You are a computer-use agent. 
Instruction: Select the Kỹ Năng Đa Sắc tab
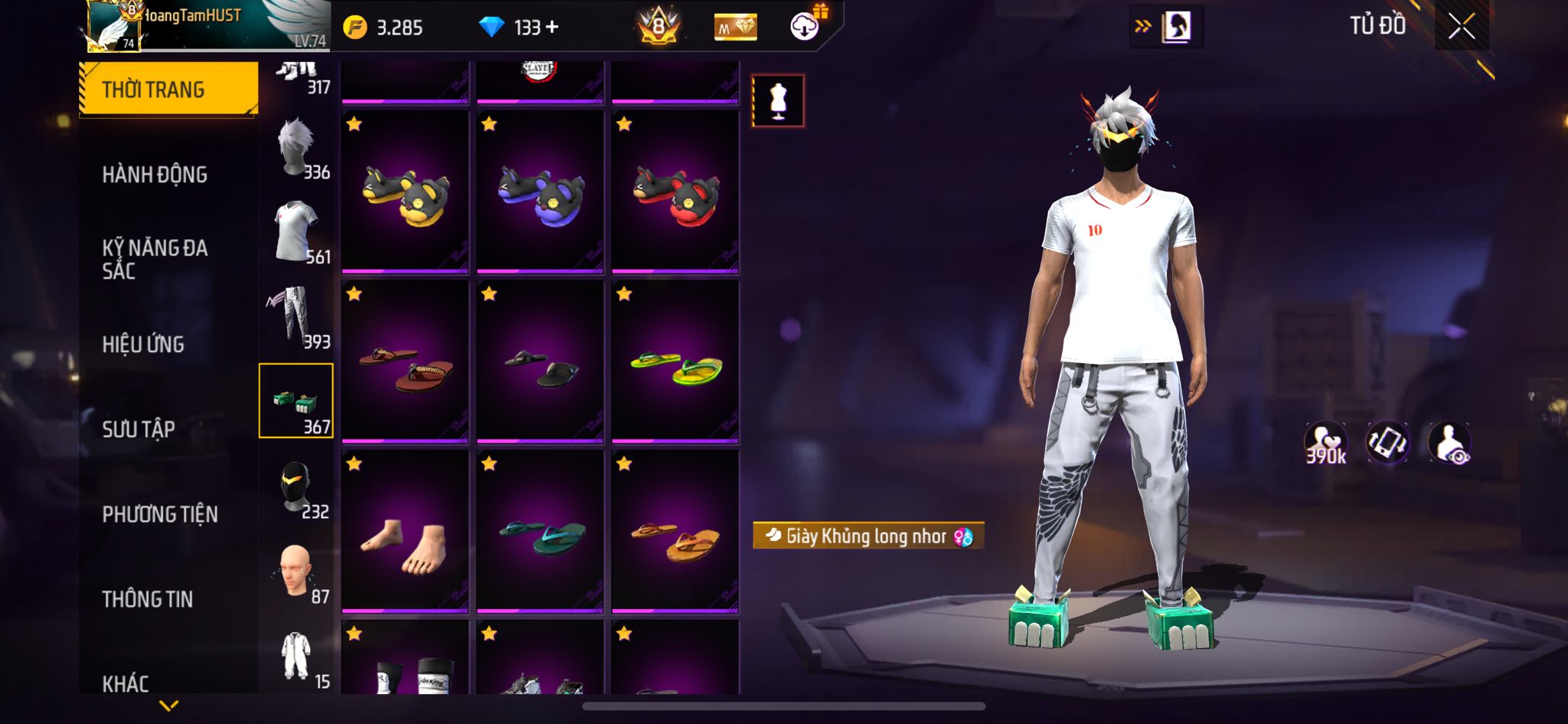(x=155, y=259)
